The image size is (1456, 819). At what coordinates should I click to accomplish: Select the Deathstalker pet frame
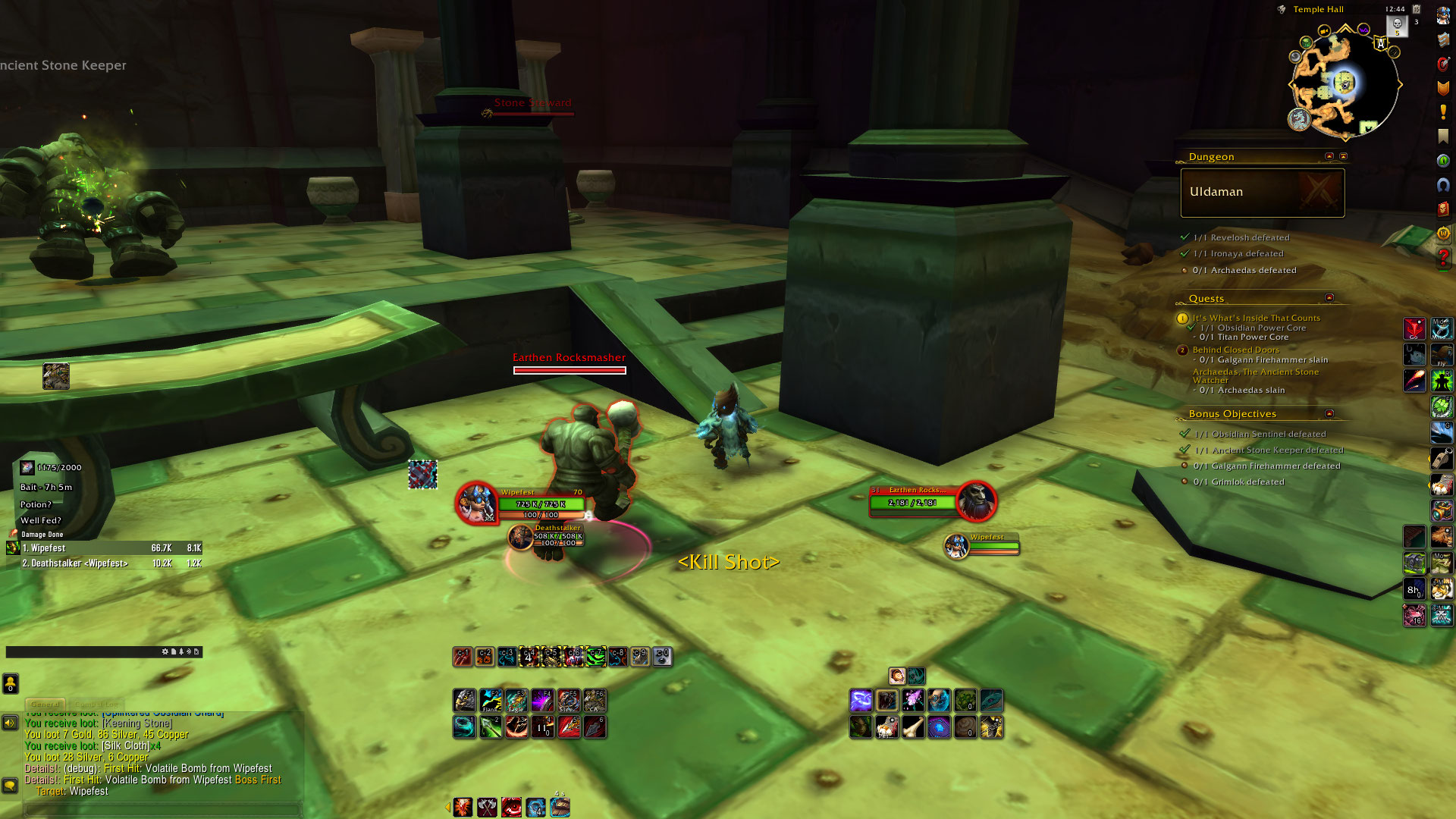tap(521, 537)
